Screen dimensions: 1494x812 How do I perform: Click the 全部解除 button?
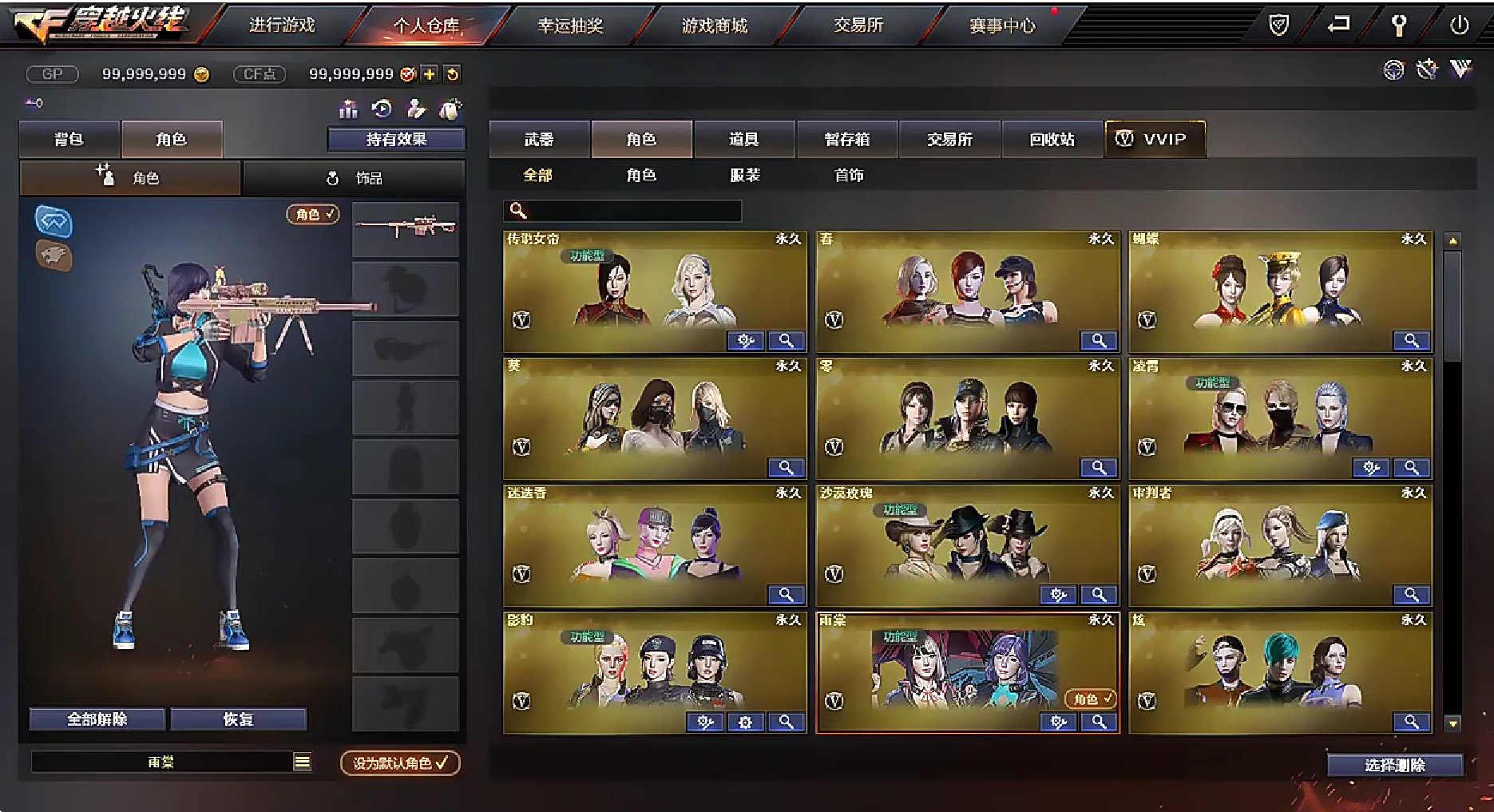pyautogui.click(x=97, y=719)
